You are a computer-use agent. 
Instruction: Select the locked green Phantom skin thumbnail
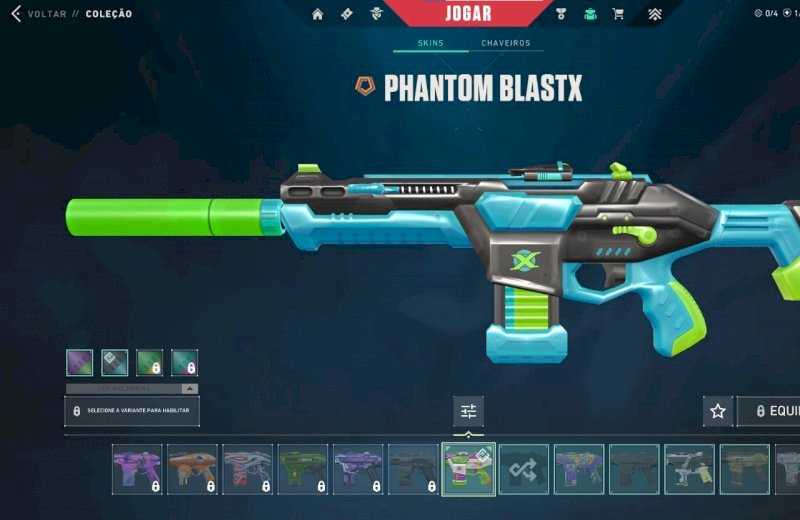[x=302, y=469]
